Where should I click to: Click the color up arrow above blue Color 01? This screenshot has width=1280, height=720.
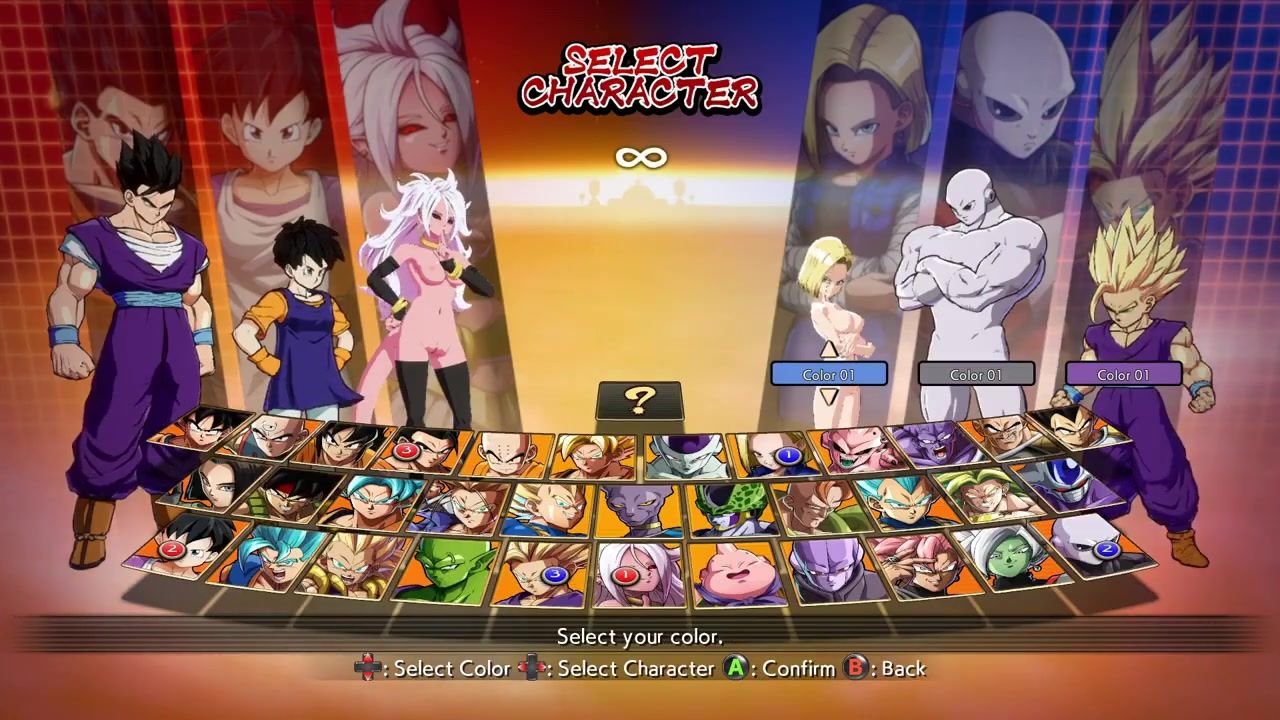[x=828, y=349]
